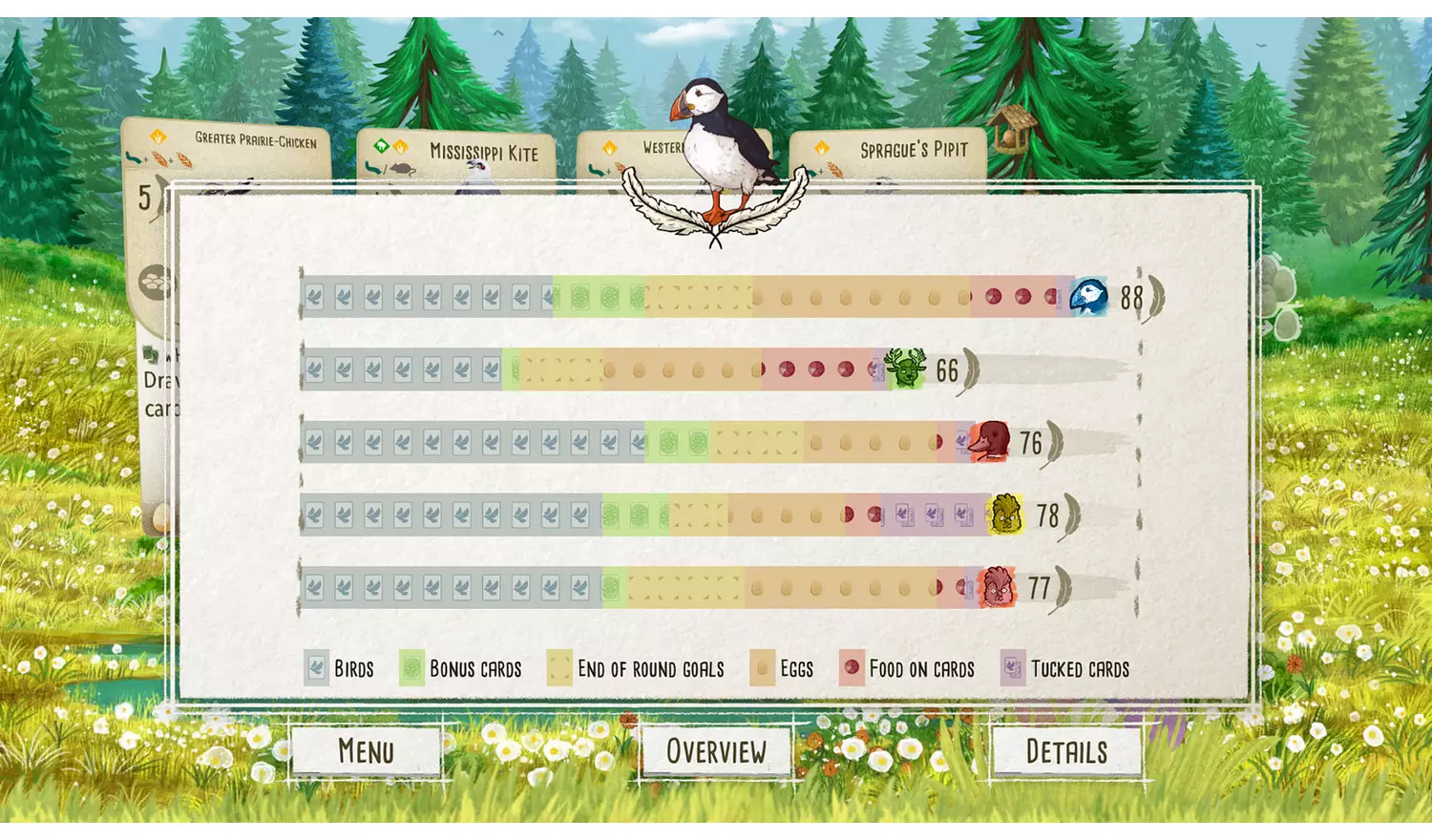Open the Menu button
This screenshot has width=1432, height=840.
click(x=366, y=751)
